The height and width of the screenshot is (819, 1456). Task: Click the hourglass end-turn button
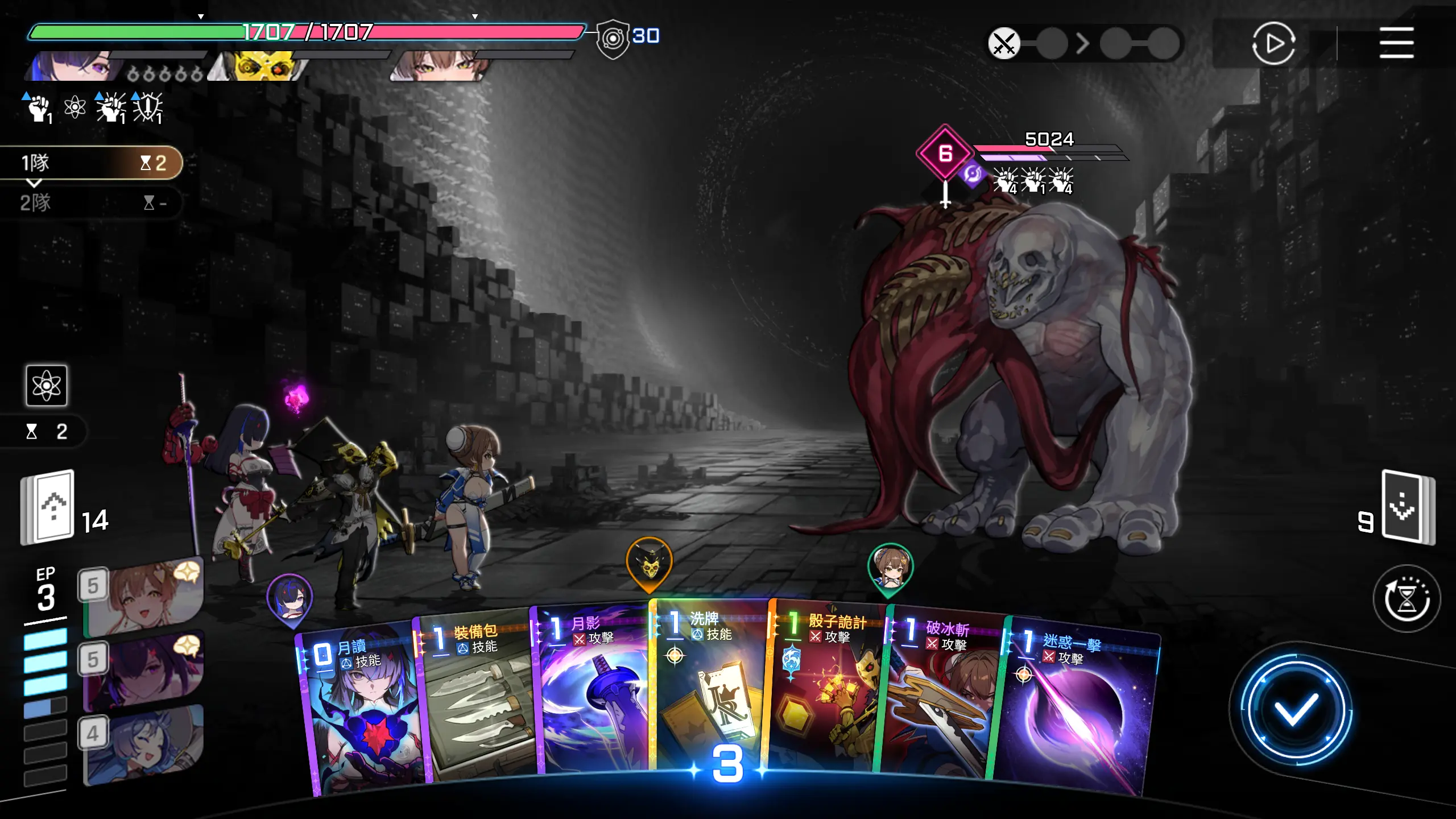click(1407, 598)
